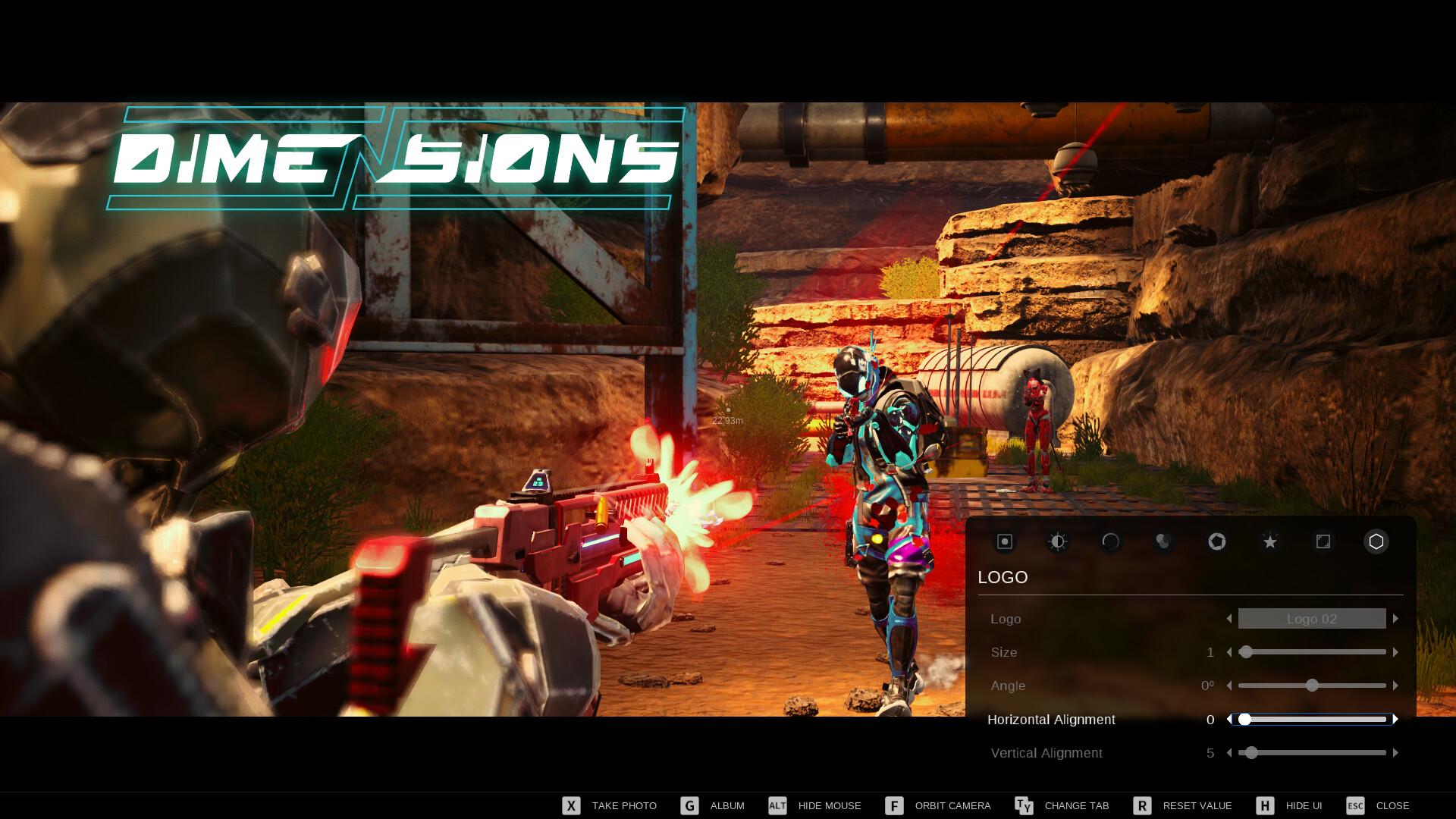
Task: Open the ring circle icon tab
Action: [1111, 541]
